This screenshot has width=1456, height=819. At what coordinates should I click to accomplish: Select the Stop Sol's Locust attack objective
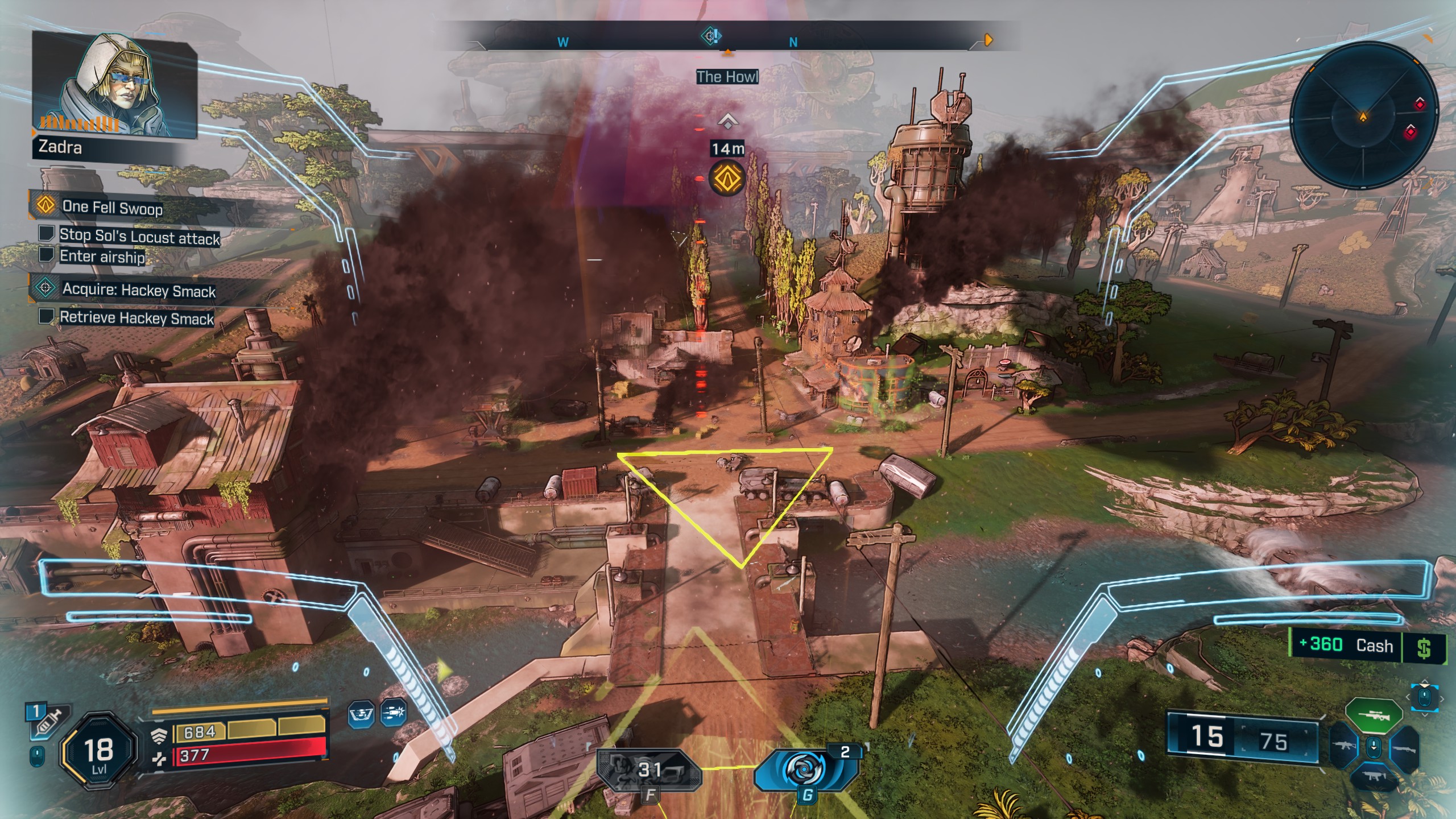pos(139,236)
